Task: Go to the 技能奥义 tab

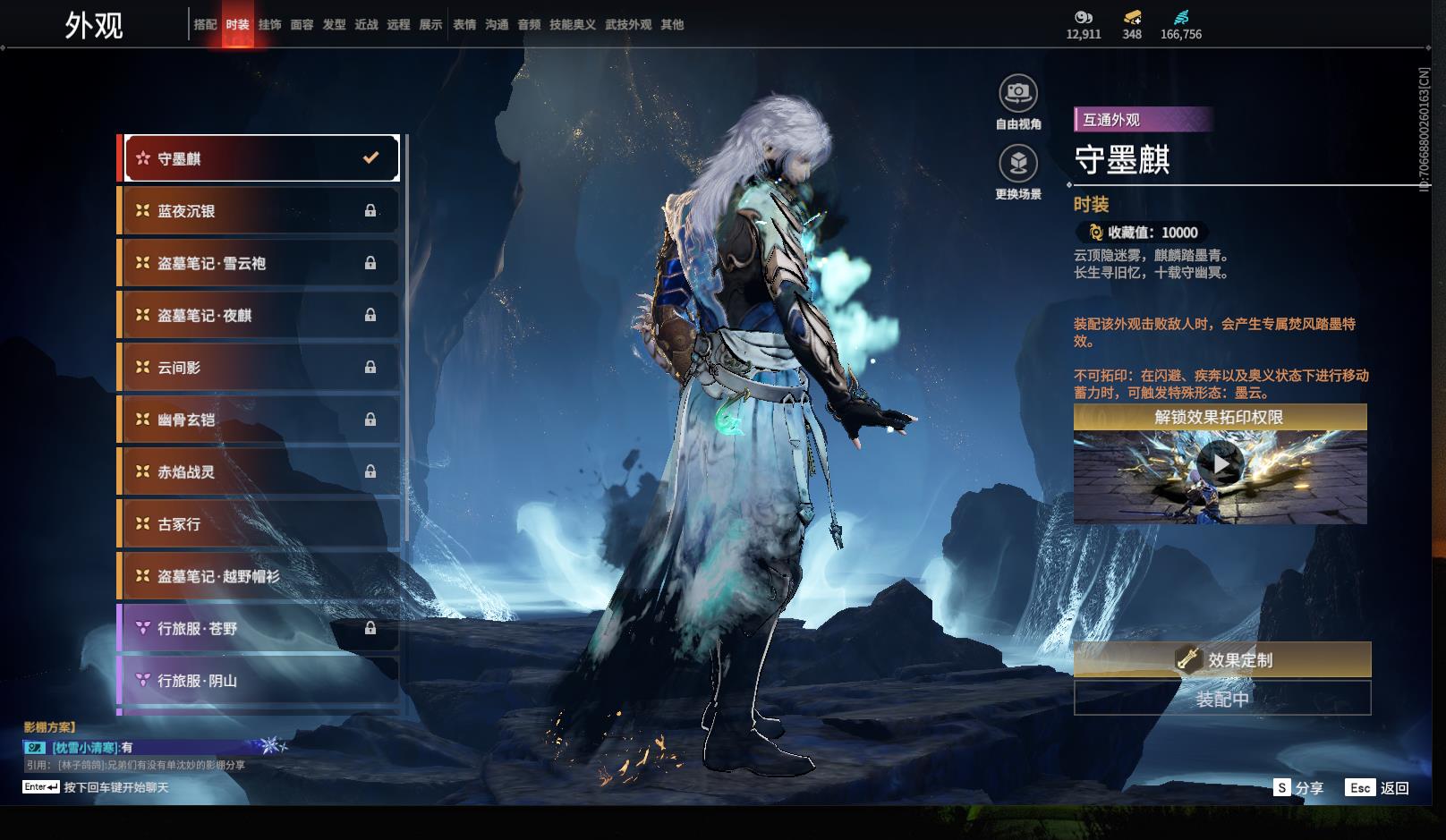Action: 572,25
